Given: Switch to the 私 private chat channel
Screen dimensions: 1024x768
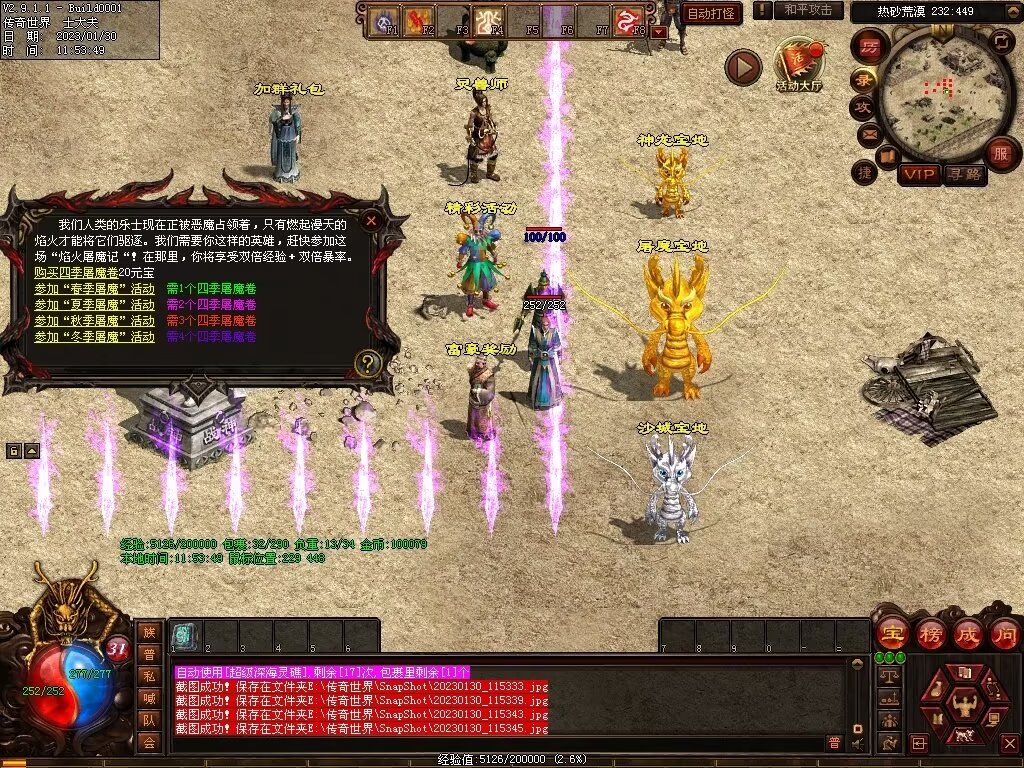Looking at the screenshot, I should point(149,676).
